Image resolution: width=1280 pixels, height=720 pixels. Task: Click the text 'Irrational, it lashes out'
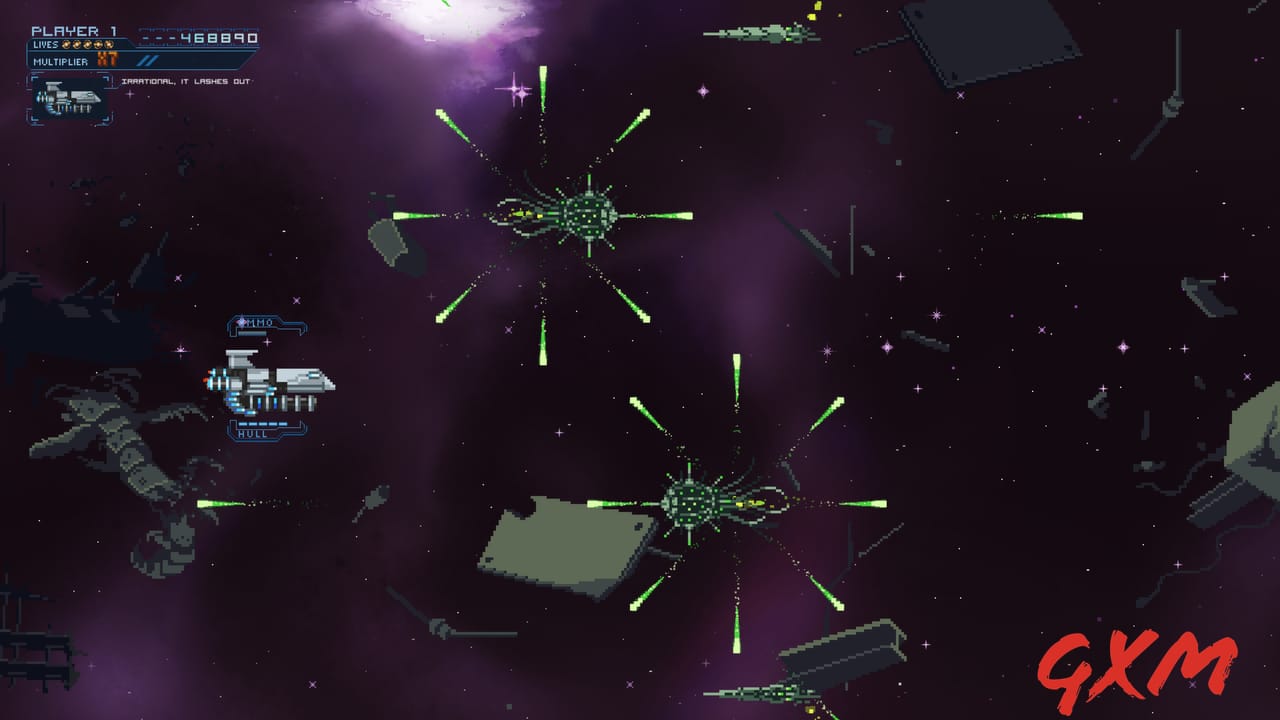186,82
